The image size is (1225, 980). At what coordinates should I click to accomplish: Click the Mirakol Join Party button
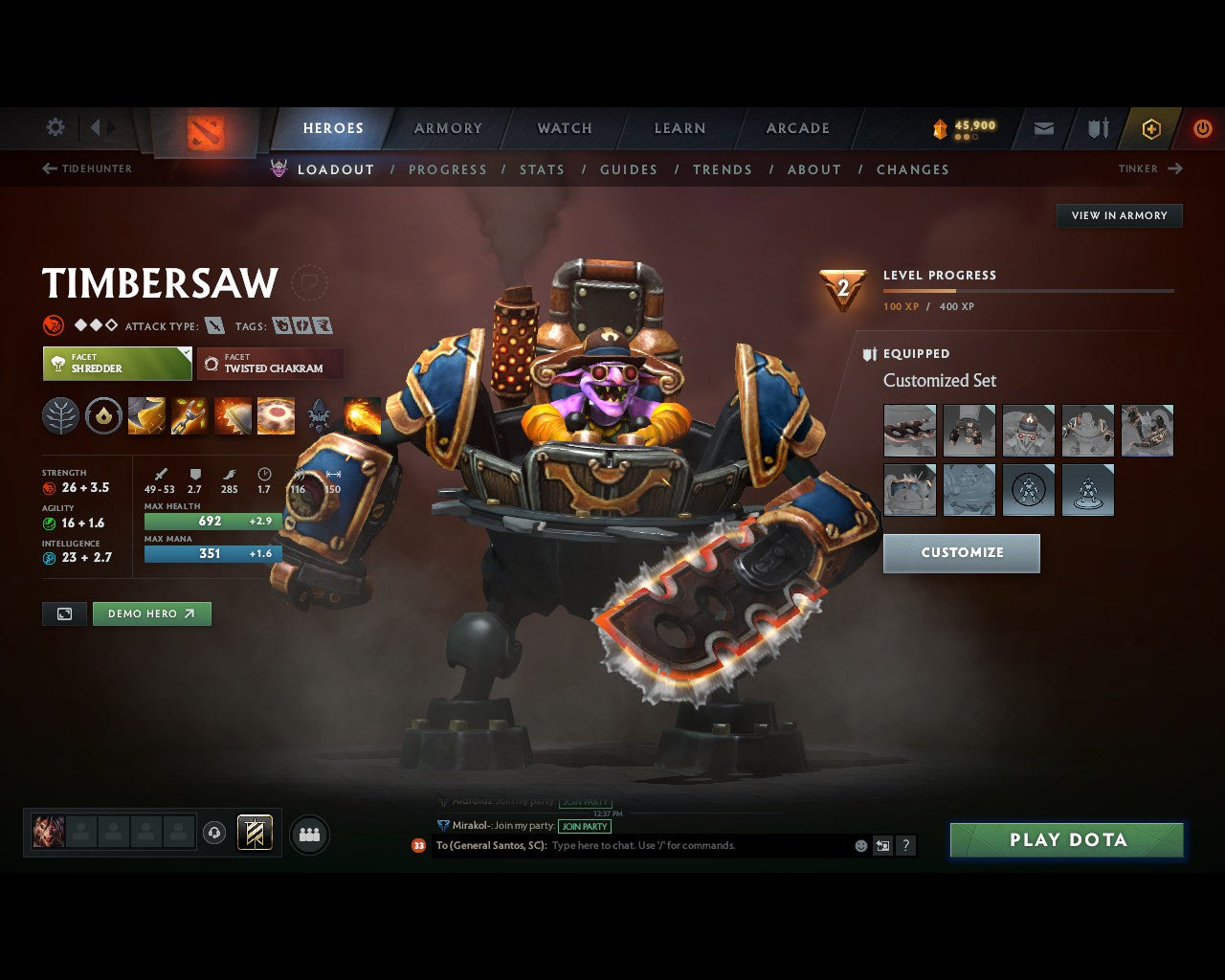point(585,826)
